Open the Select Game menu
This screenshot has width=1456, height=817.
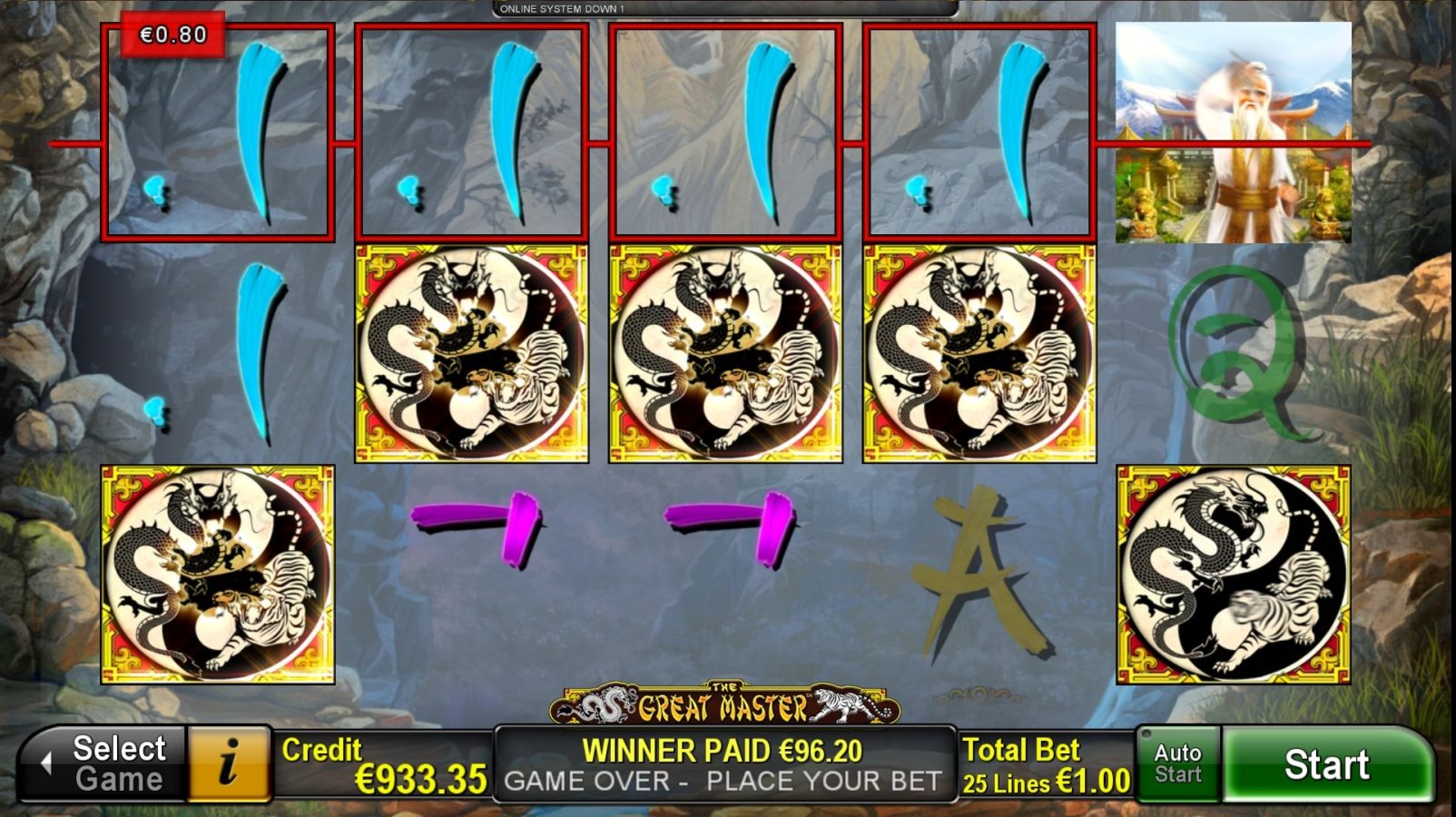click(x=113, y=763)
